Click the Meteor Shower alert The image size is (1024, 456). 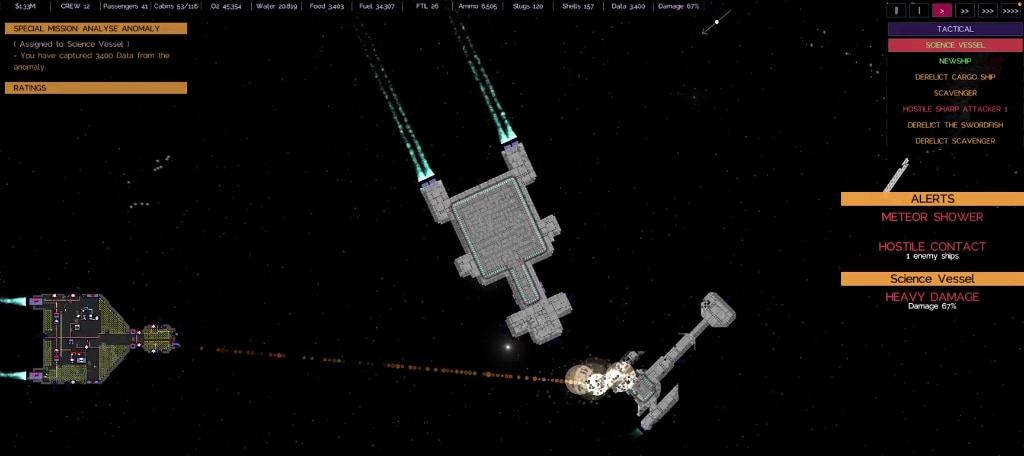(932, 217)
